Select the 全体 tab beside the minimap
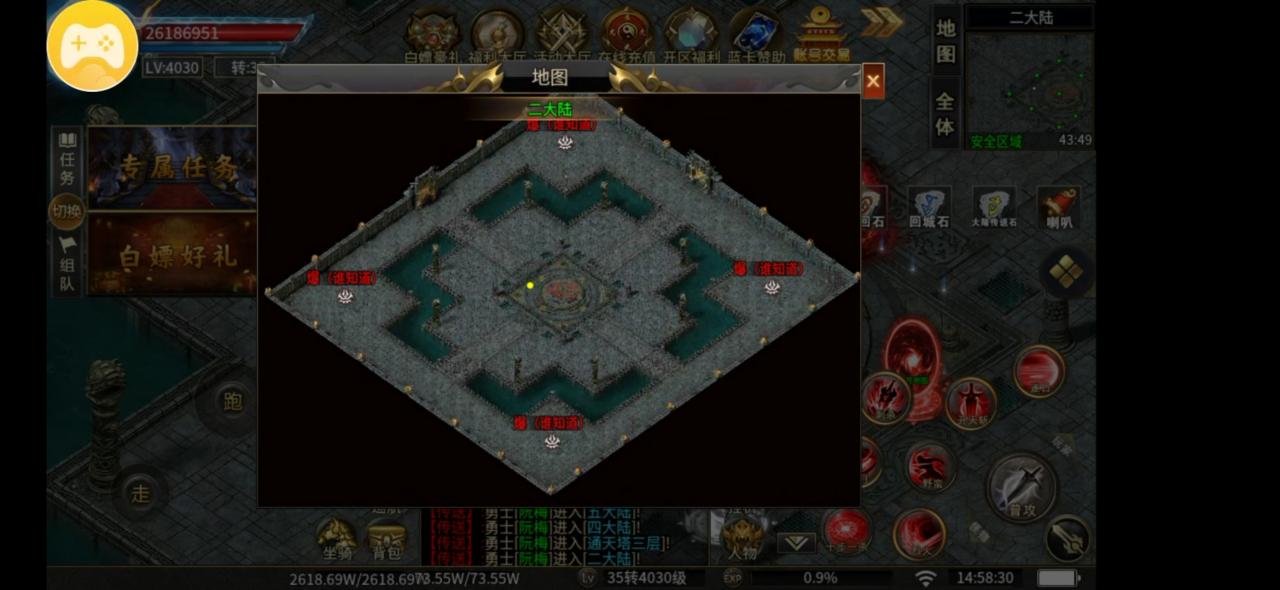Viewport: 1280px width, 590px height. (945, 113)
